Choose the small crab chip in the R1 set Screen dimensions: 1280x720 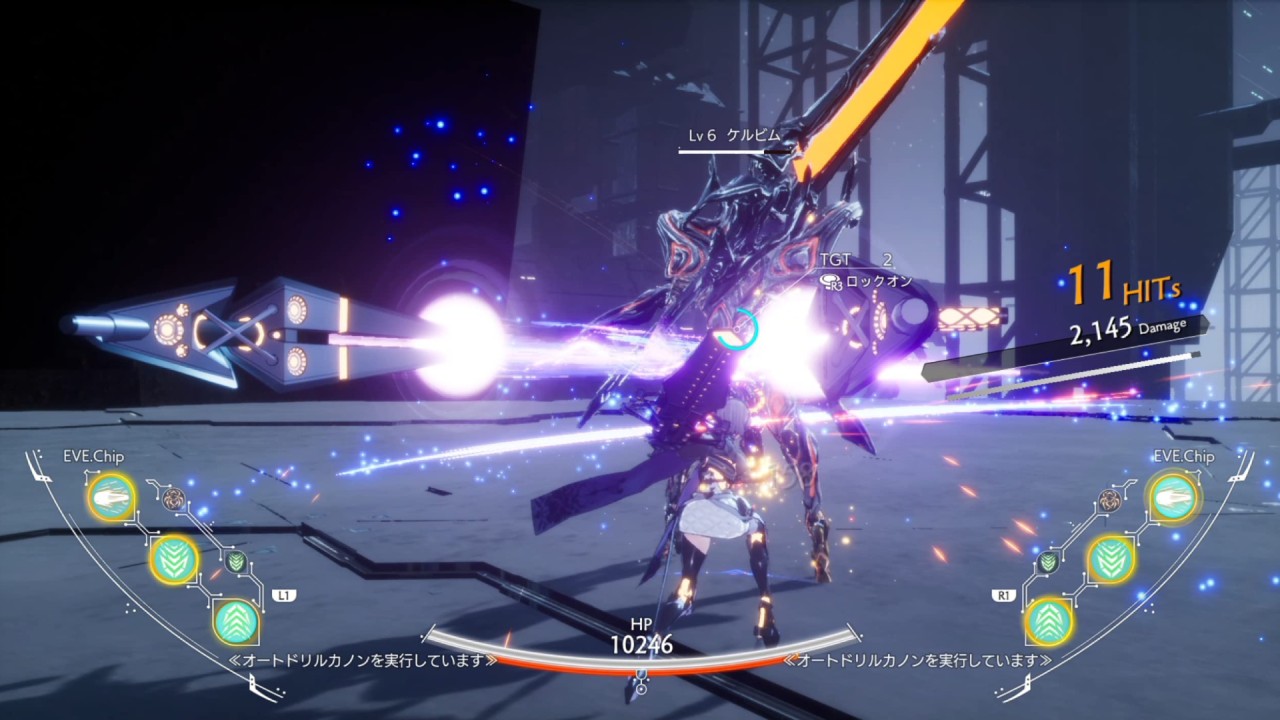point(1108,499)
